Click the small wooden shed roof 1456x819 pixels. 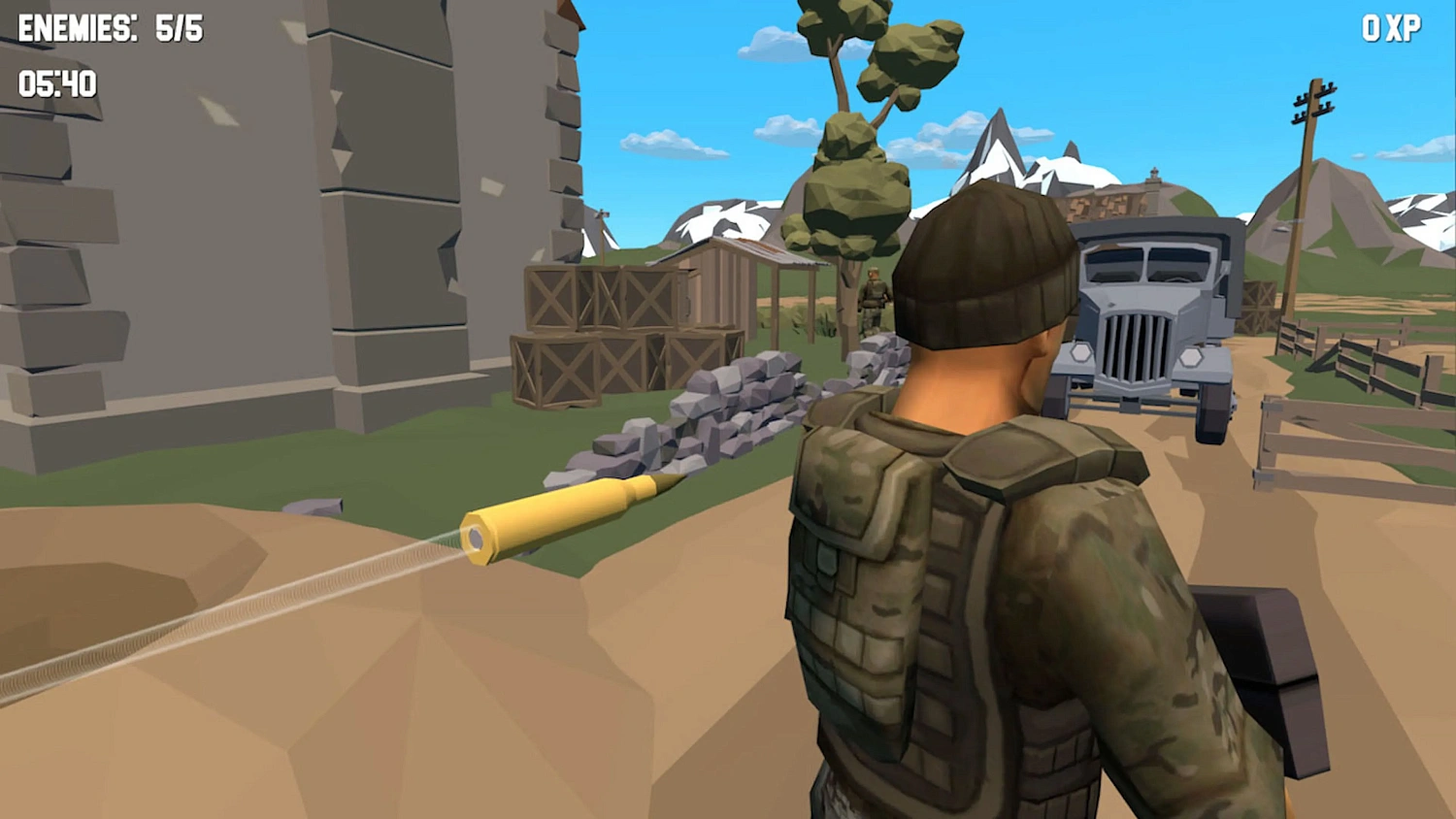tap(767, 250)
